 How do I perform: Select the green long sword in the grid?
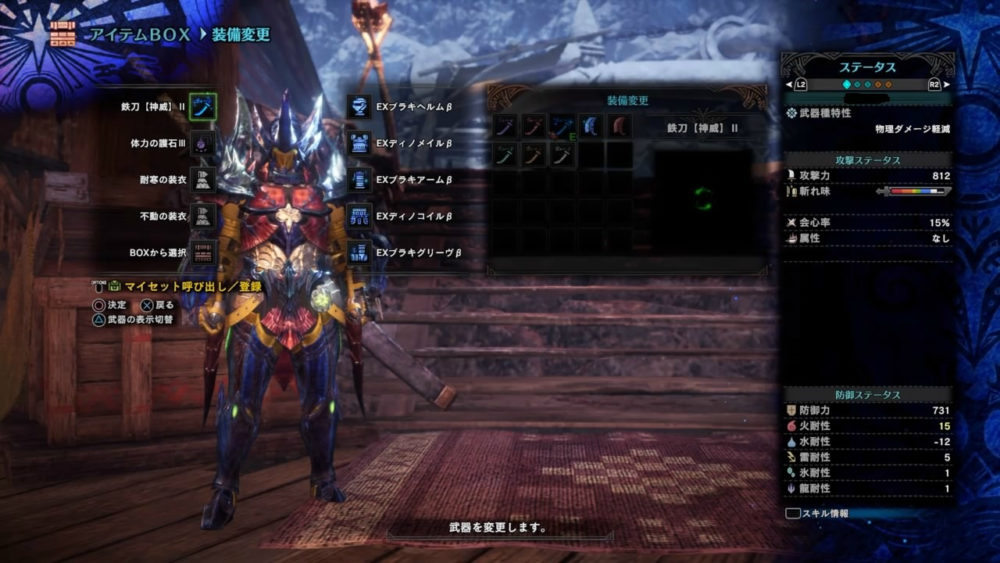[x=505, y=155]
